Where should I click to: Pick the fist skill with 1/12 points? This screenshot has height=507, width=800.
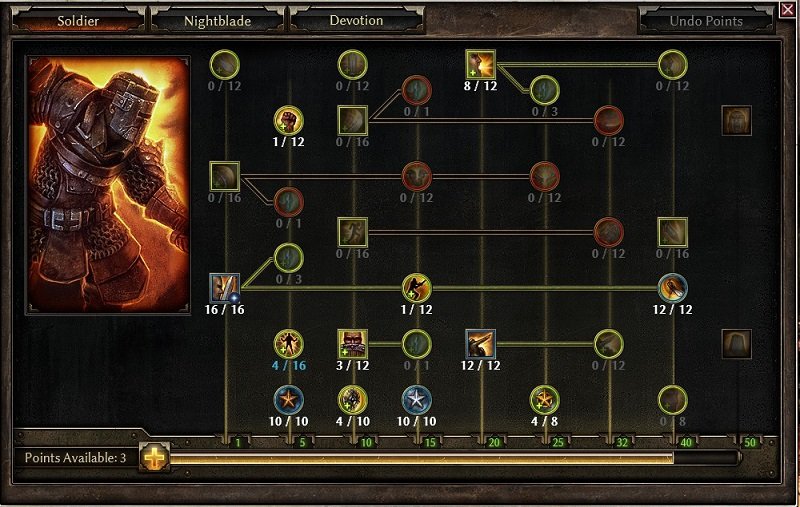point(288,121)
